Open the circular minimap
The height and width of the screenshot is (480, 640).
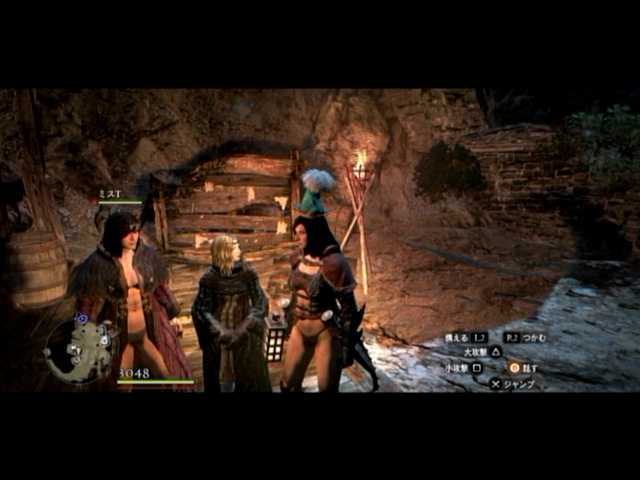click(x=80, y=350)
